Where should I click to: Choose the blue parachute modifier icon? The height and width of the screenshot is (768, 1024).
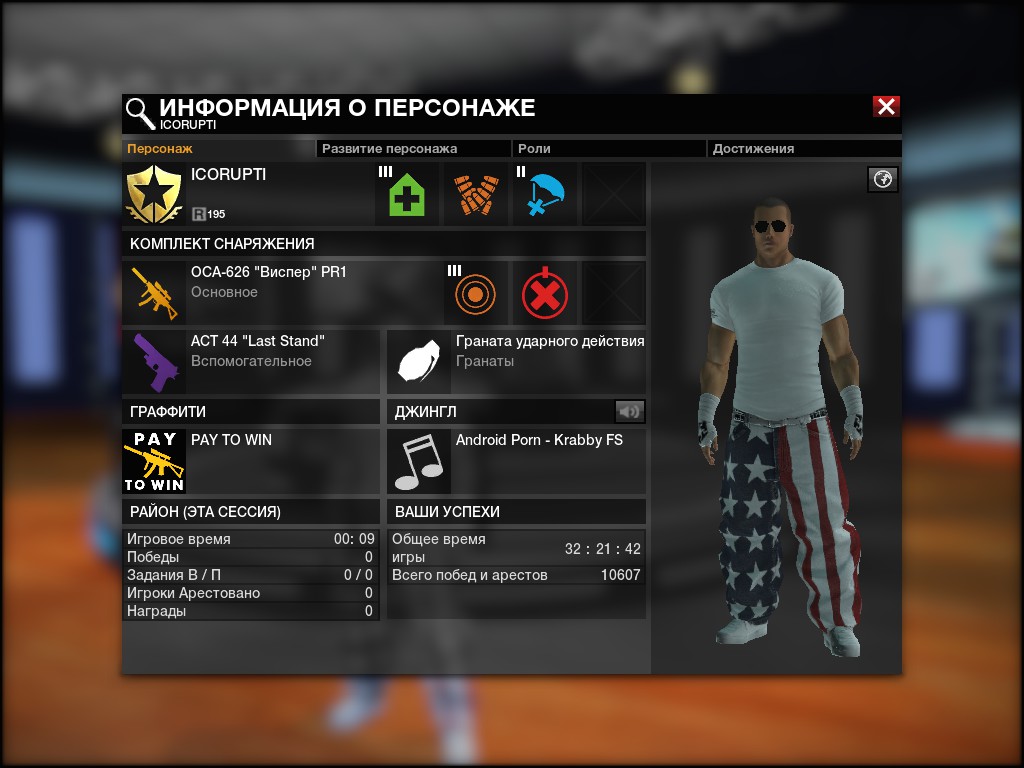(544, 194)
